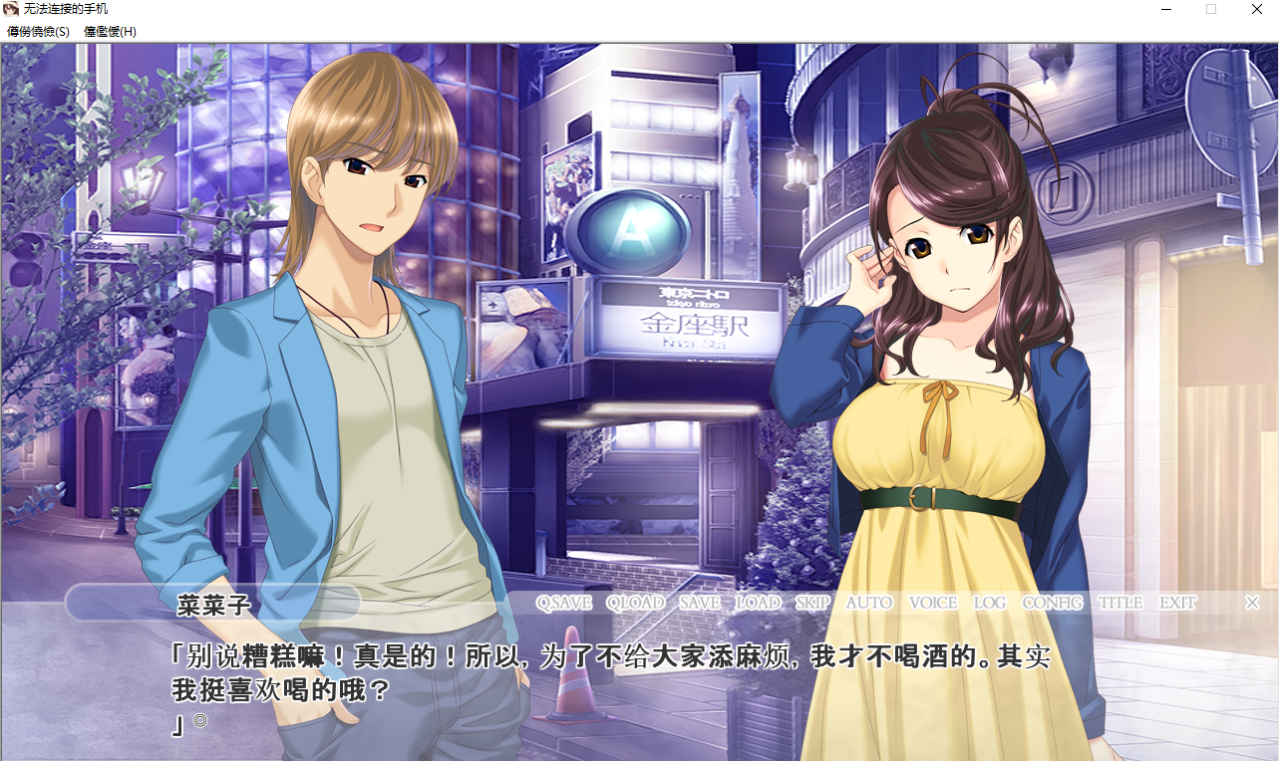Open the LOAD menu
Screen dimensions: 1280x761
[758, 603]
